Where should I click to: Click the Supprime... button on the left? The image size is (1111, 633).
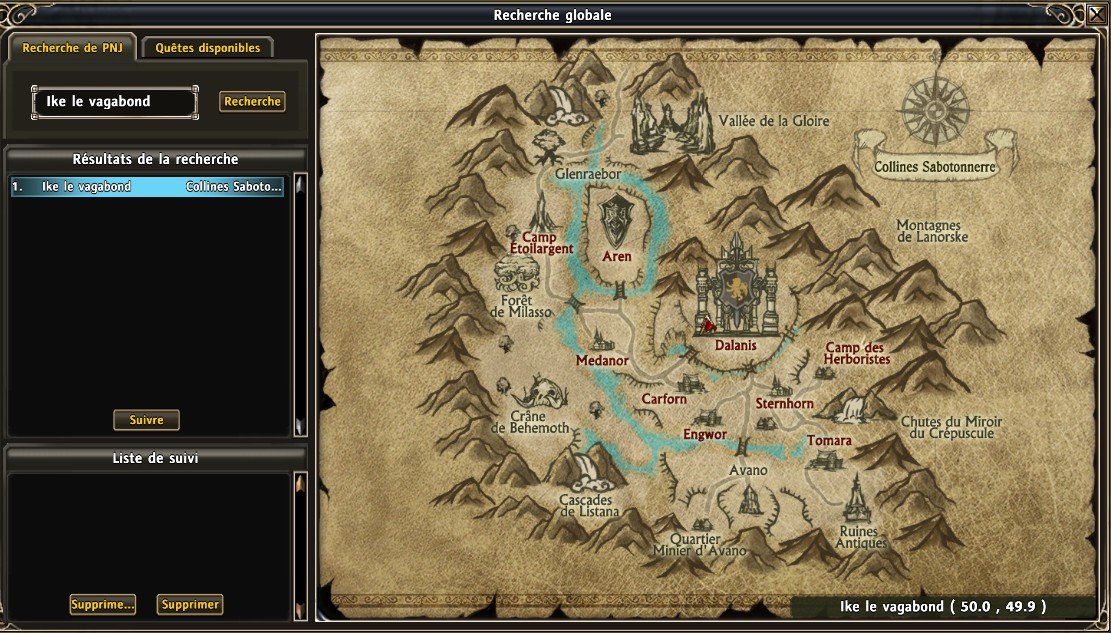[x=103, y=604]
